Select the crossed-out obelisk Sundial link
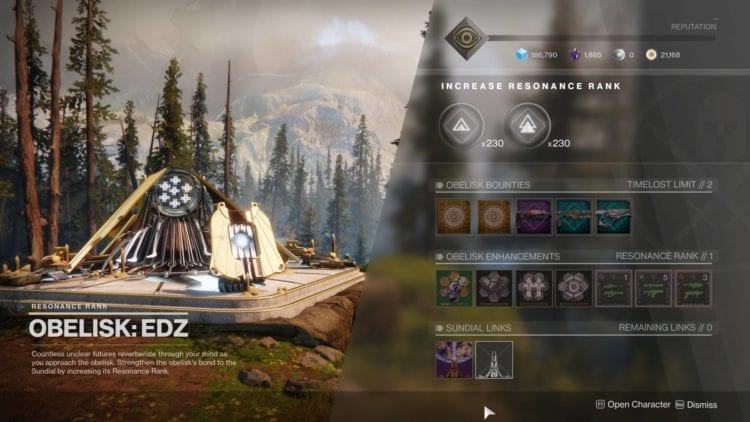 click(493, 359)
